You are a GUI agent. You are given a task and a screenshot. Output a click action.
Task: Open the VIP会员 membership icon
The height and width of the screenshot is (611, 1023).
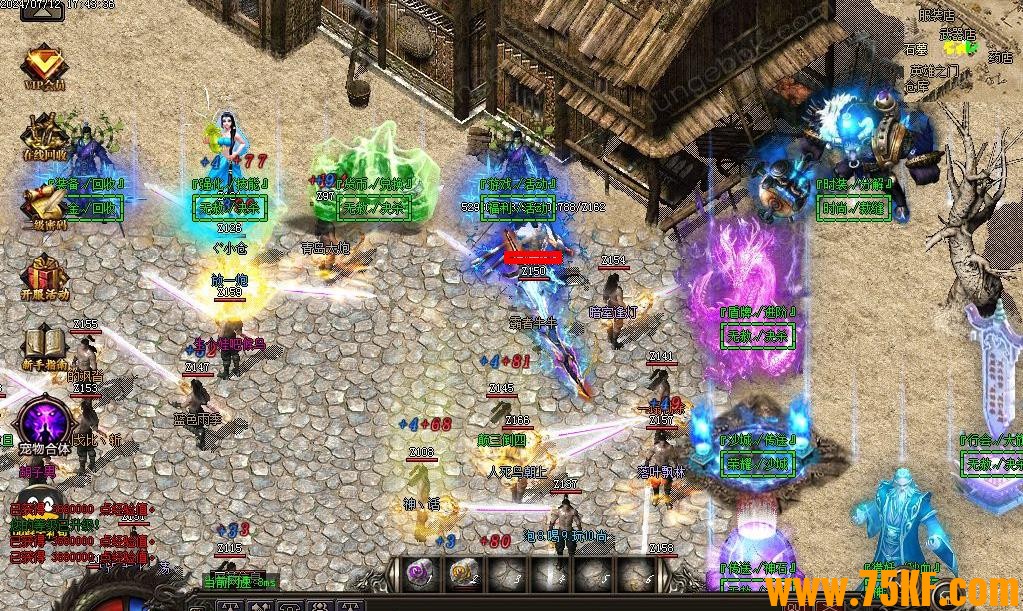(43, 67)
